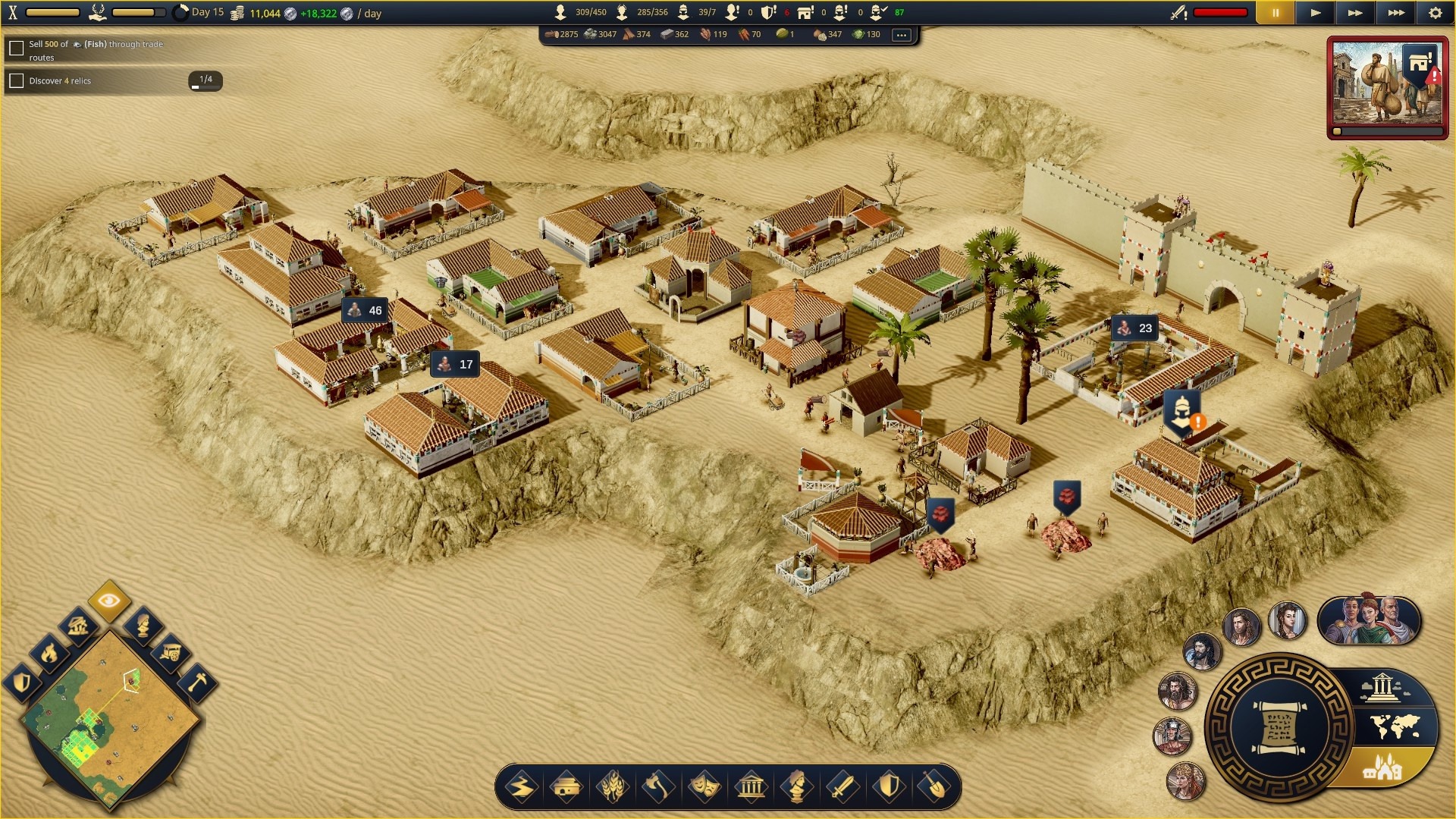This screenshot has height=819, width=1456.
Task: Pause the game with the pause button
Action: click(x=1276, y=13)
